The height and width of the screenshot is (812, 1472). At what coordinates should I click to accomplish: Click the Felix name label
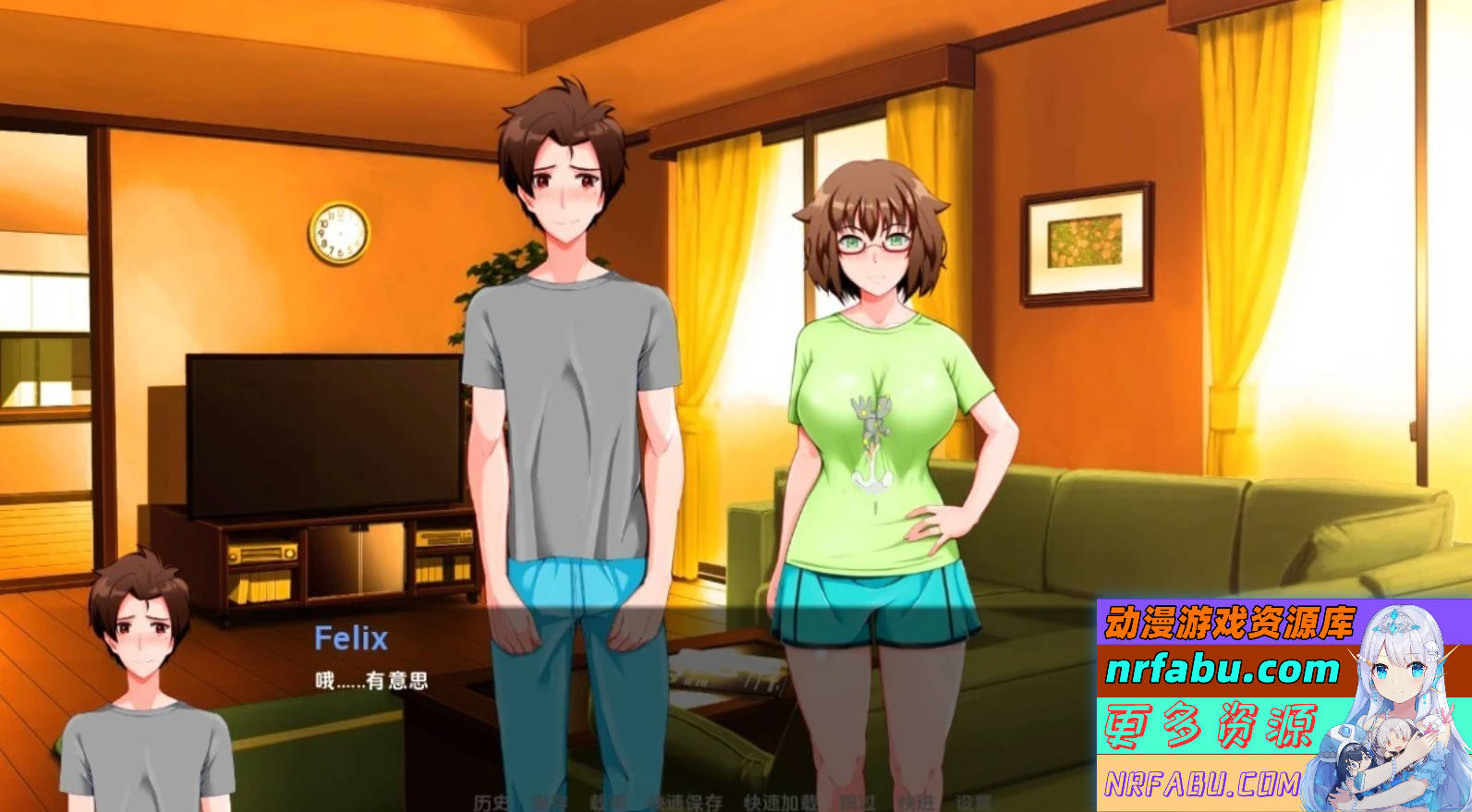[351, 638]
